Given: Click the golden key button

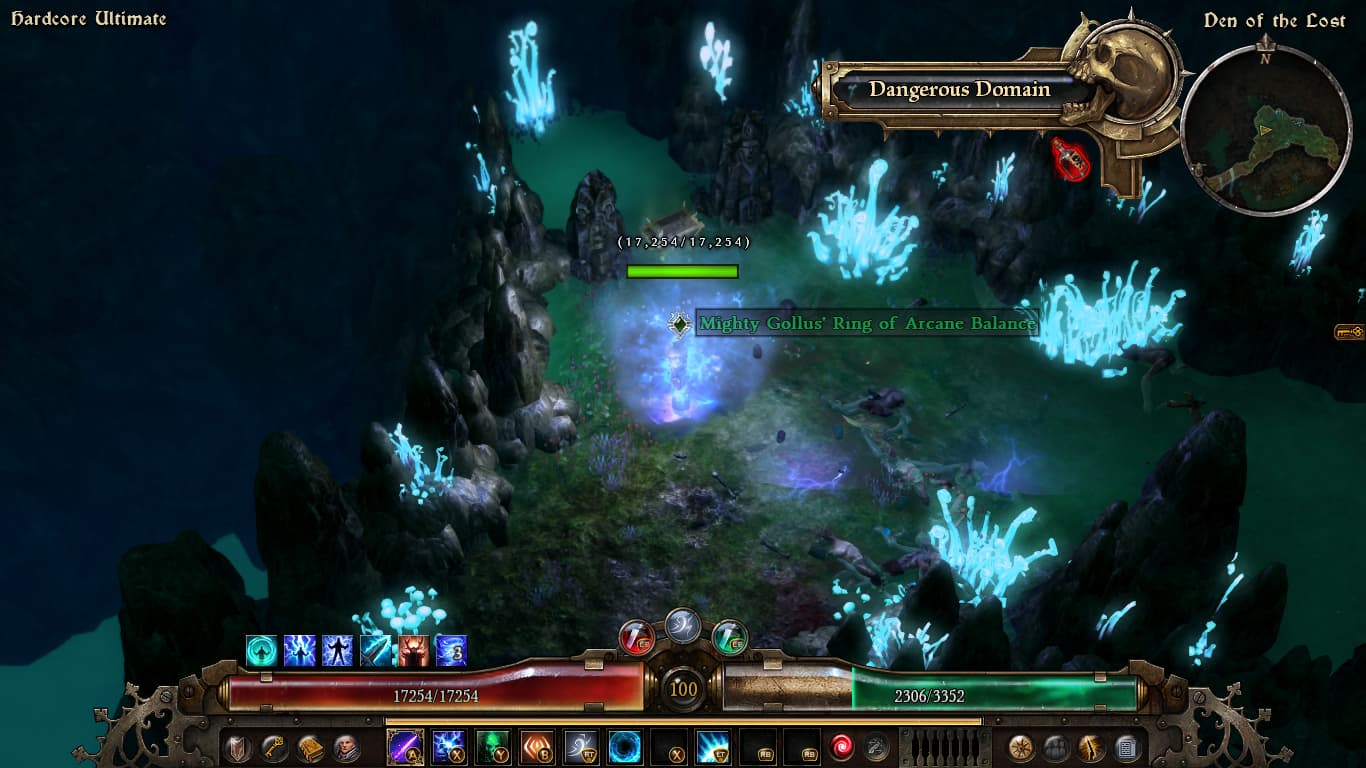Looking at the screenshot, I should click(273, 748).
